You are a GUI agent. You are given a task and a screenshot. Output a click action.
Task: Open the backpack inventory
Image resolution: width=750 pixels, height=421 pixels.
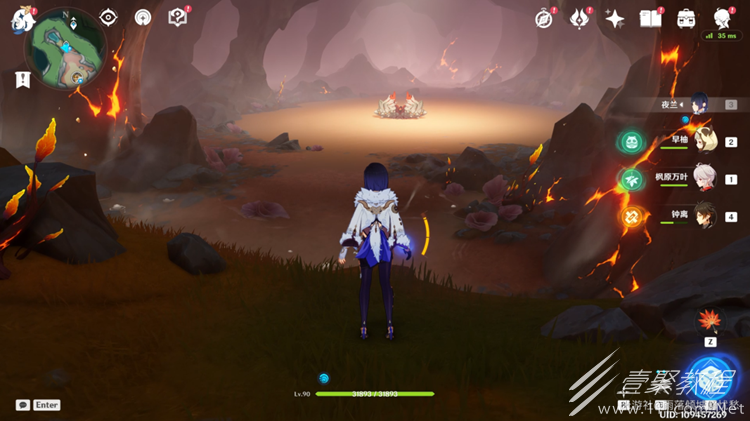[687, 19]
